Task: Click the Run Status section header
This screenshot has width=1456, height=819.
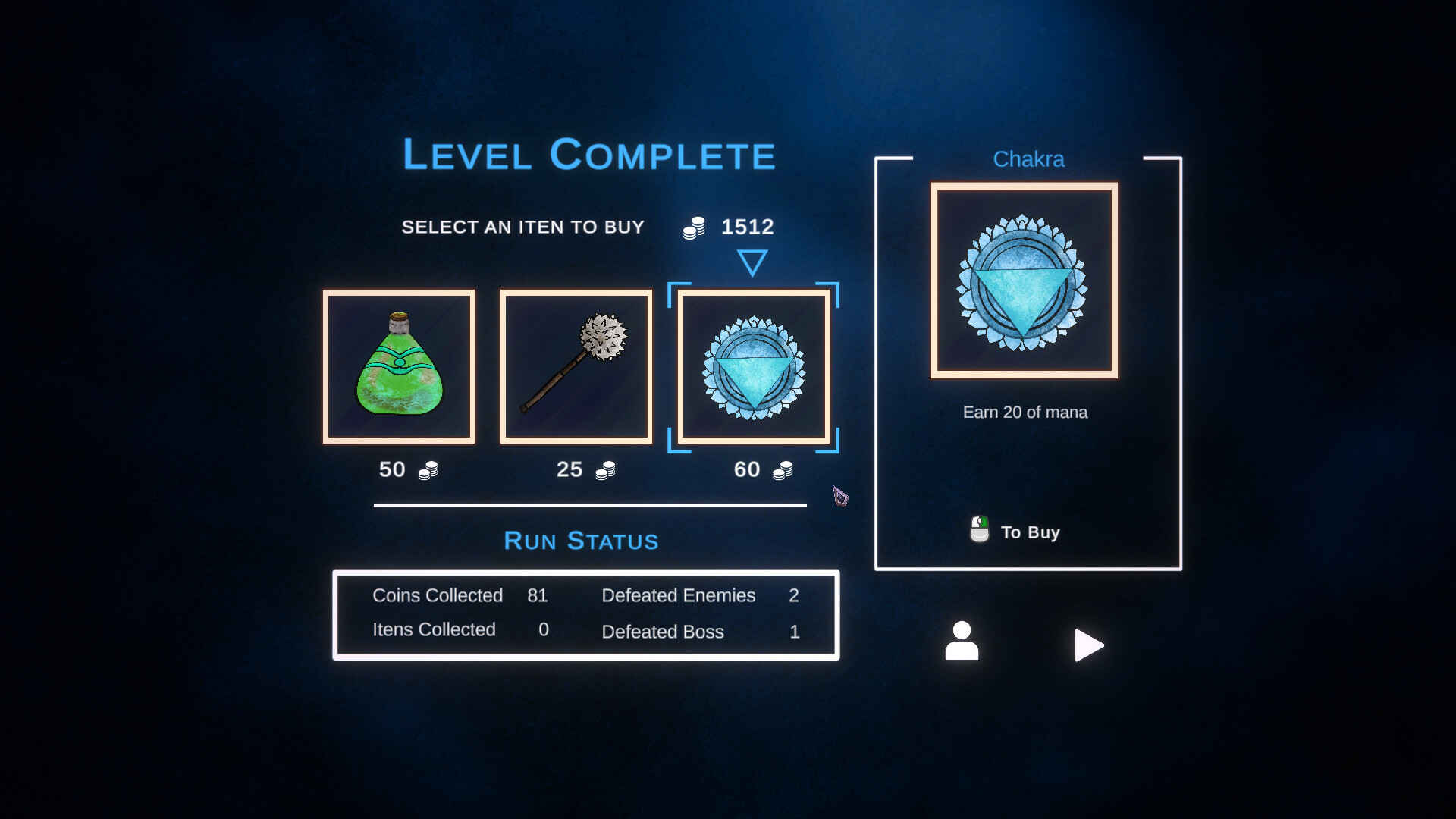Action: point(581,541)
